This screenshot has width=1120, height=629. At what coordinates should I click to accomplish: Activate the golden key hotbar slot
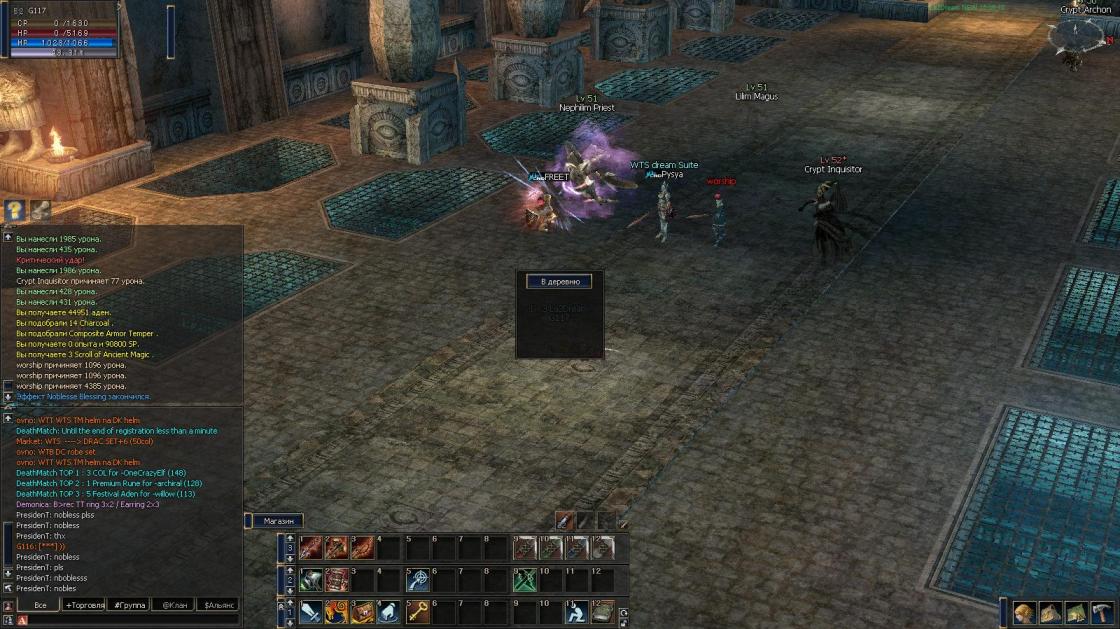(418, 612)
